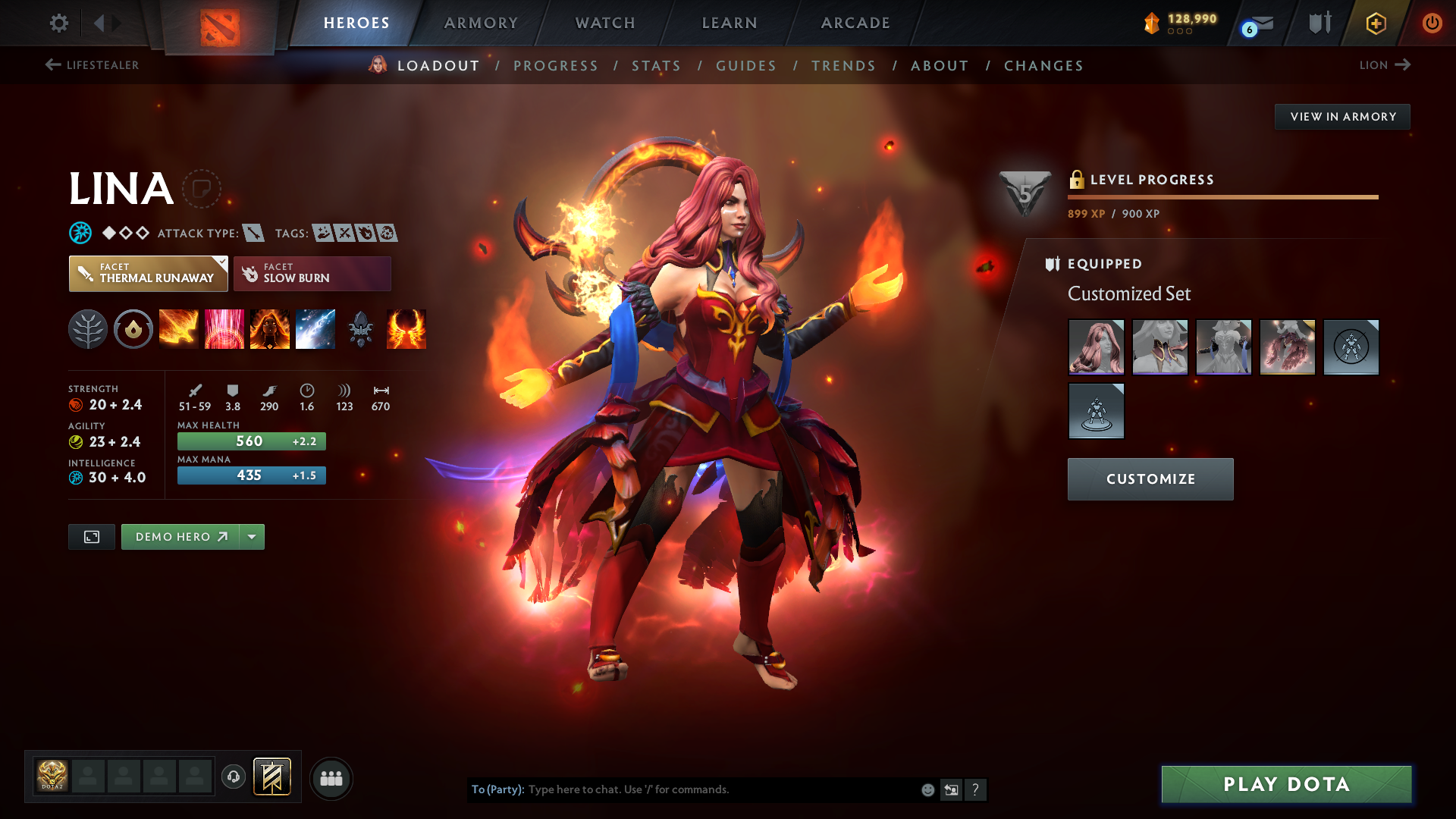Open the Guides subtab
This screenshot has height=819, width=1456.
pos(746,66)
